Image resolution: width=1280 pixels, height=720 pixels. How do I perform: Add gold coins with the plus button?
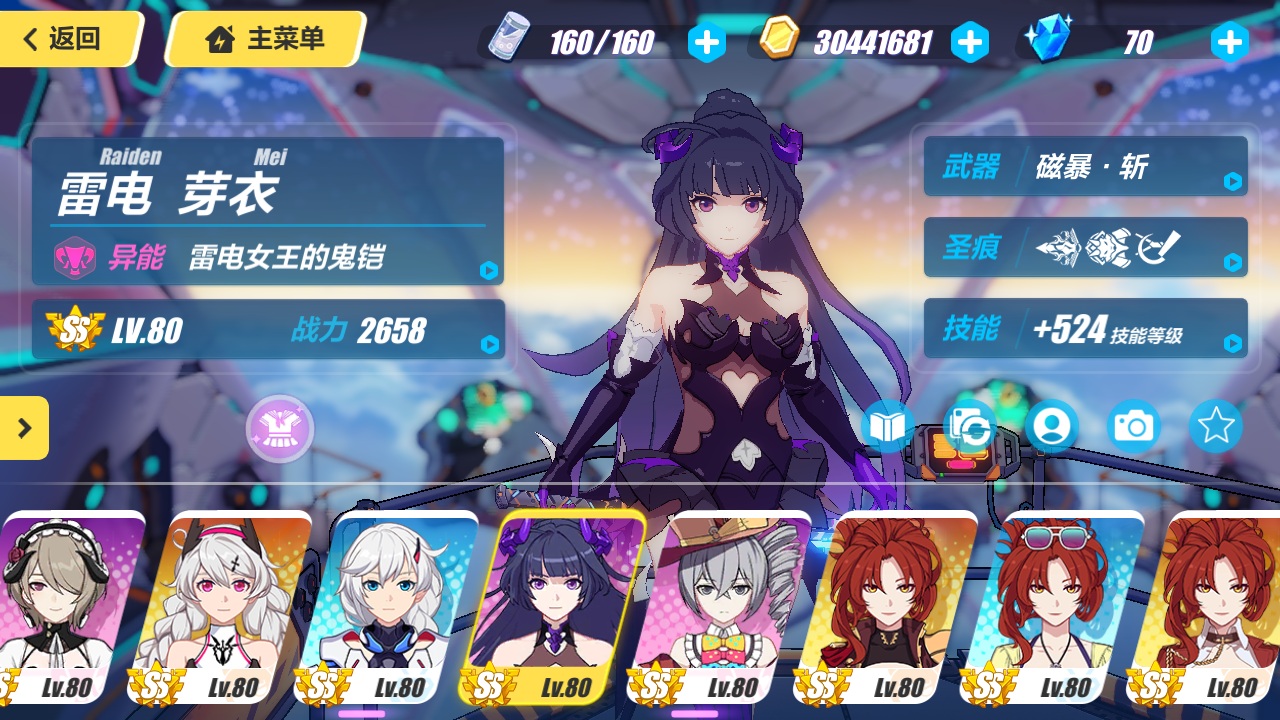click(969, 42)
